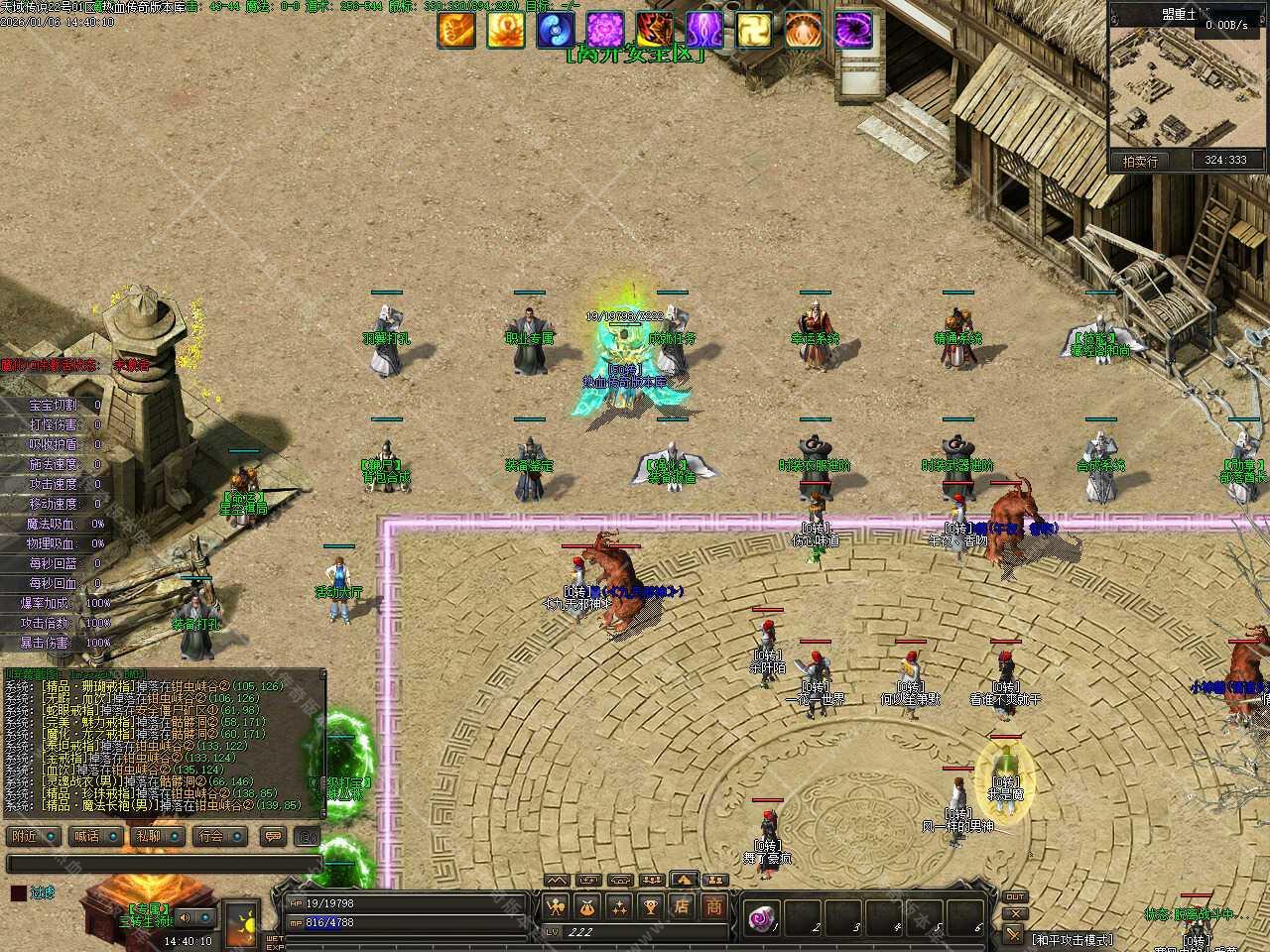Open the 商 mall button
The height and width of the screenshot is (952, 1270).
[714, 906]
